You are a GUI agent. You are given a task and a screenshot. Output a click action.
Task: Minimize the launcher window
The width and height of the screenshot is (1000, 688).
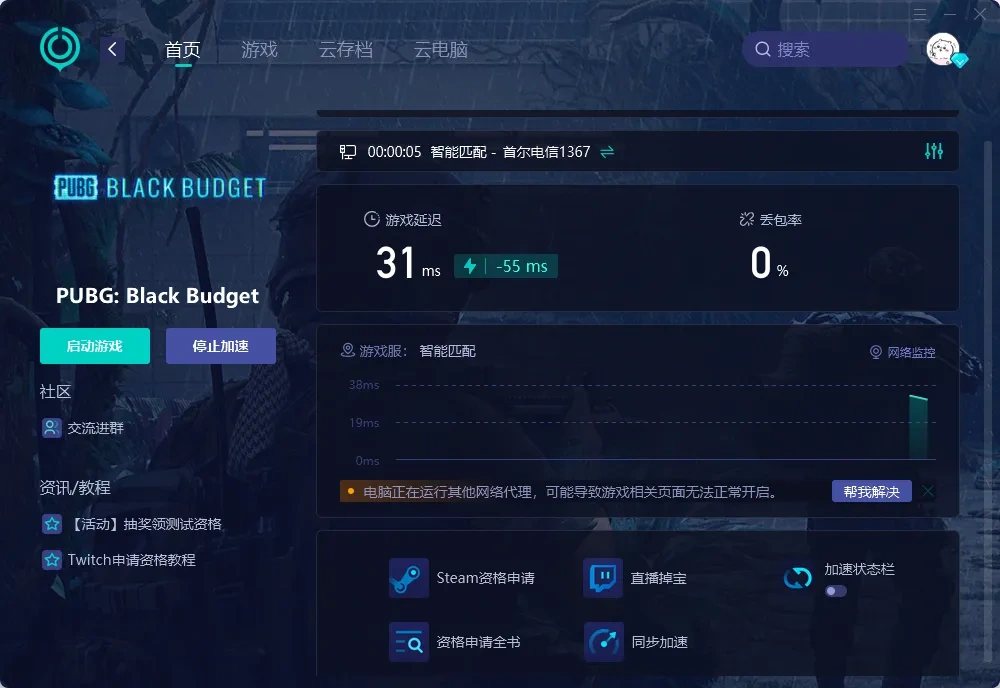(x=950, y=14)
